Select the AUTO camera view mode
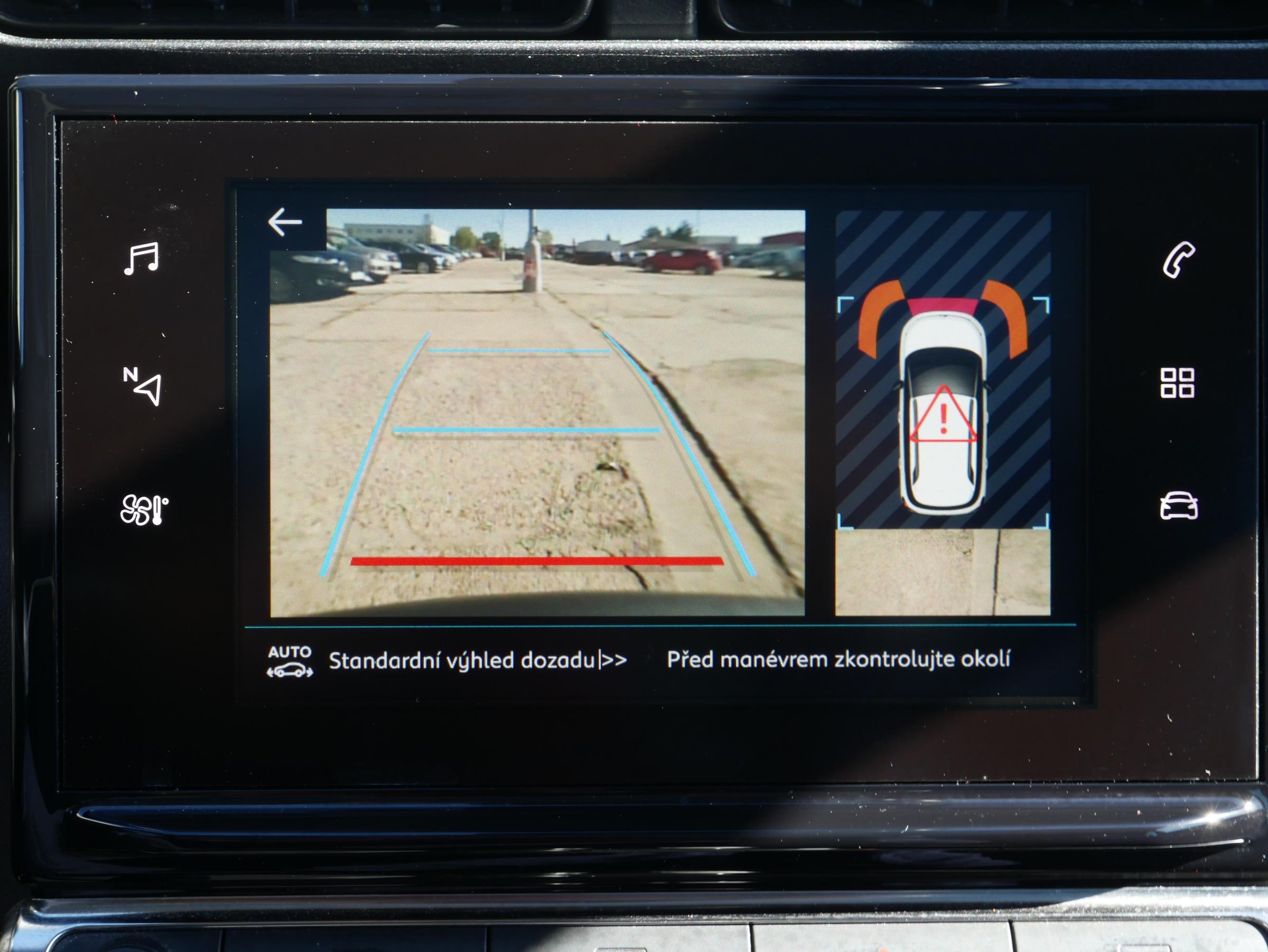Screen dimensions: 1268x952 [290, 661]
